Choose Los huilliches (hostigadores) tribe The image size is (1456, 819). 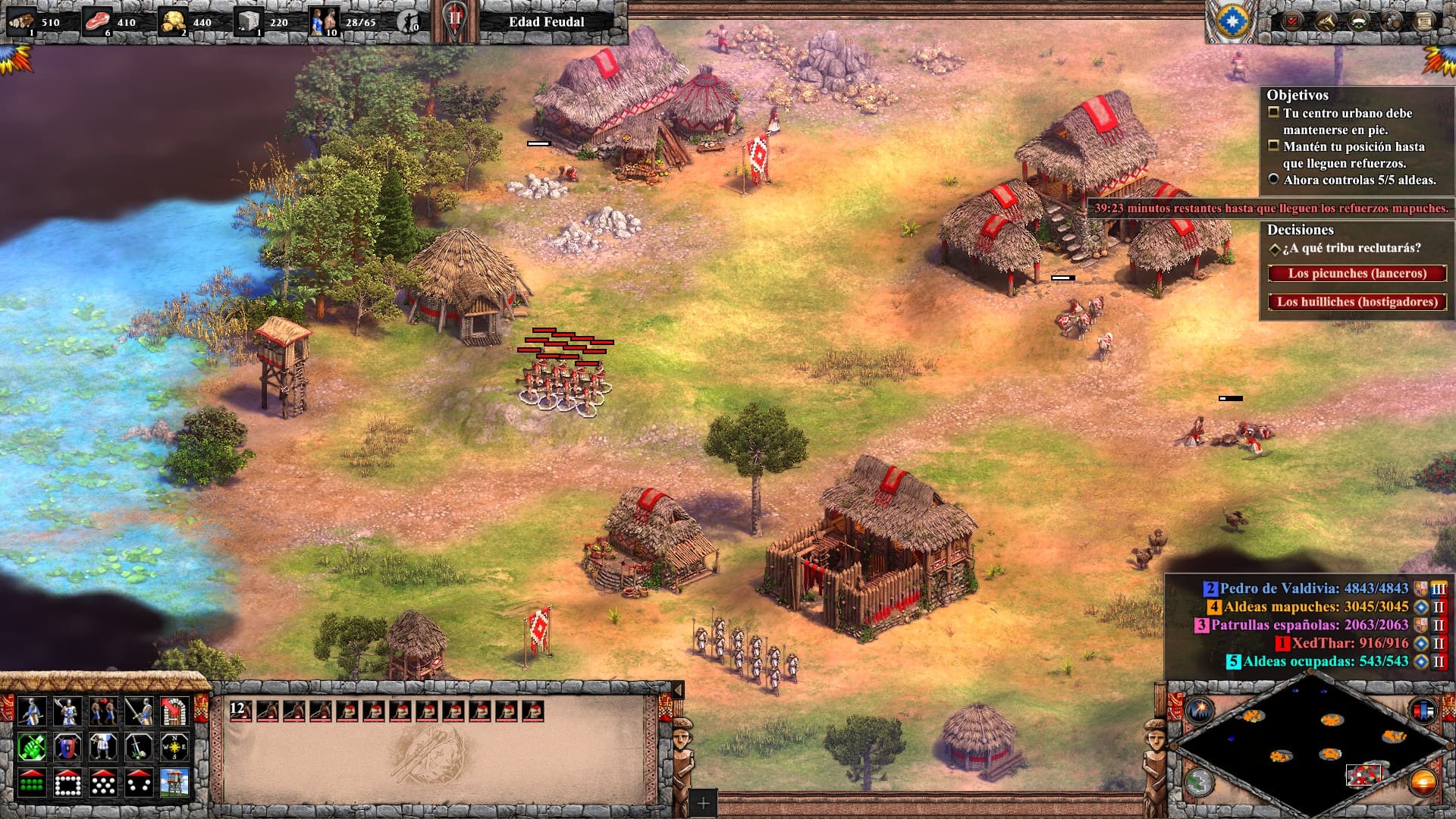(1357, 302)
